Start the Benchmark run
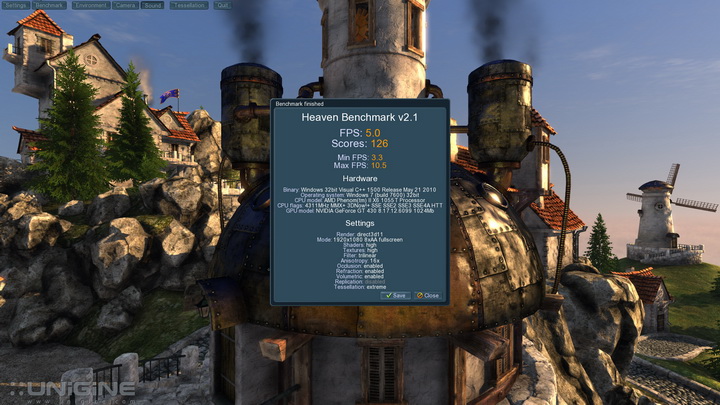 (x=51, y=5)
